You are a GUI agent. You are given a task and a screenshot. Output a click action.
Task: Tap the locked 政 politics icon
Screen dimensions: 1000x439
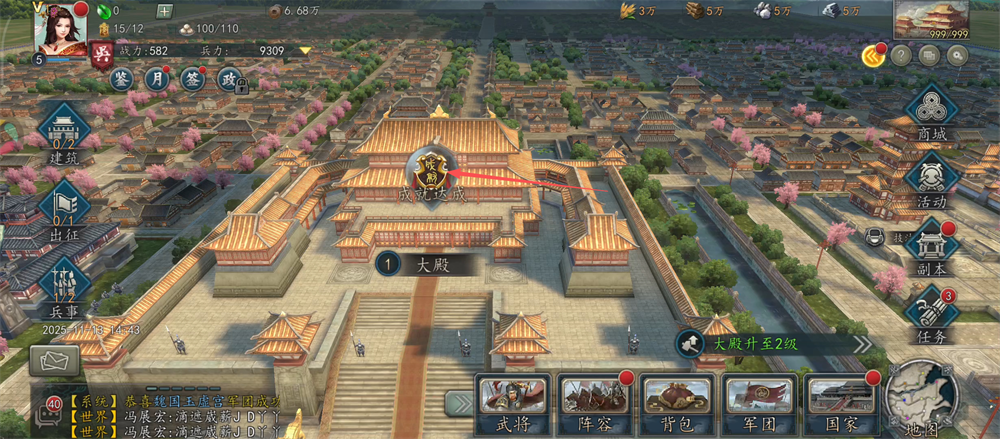point(229,79)
